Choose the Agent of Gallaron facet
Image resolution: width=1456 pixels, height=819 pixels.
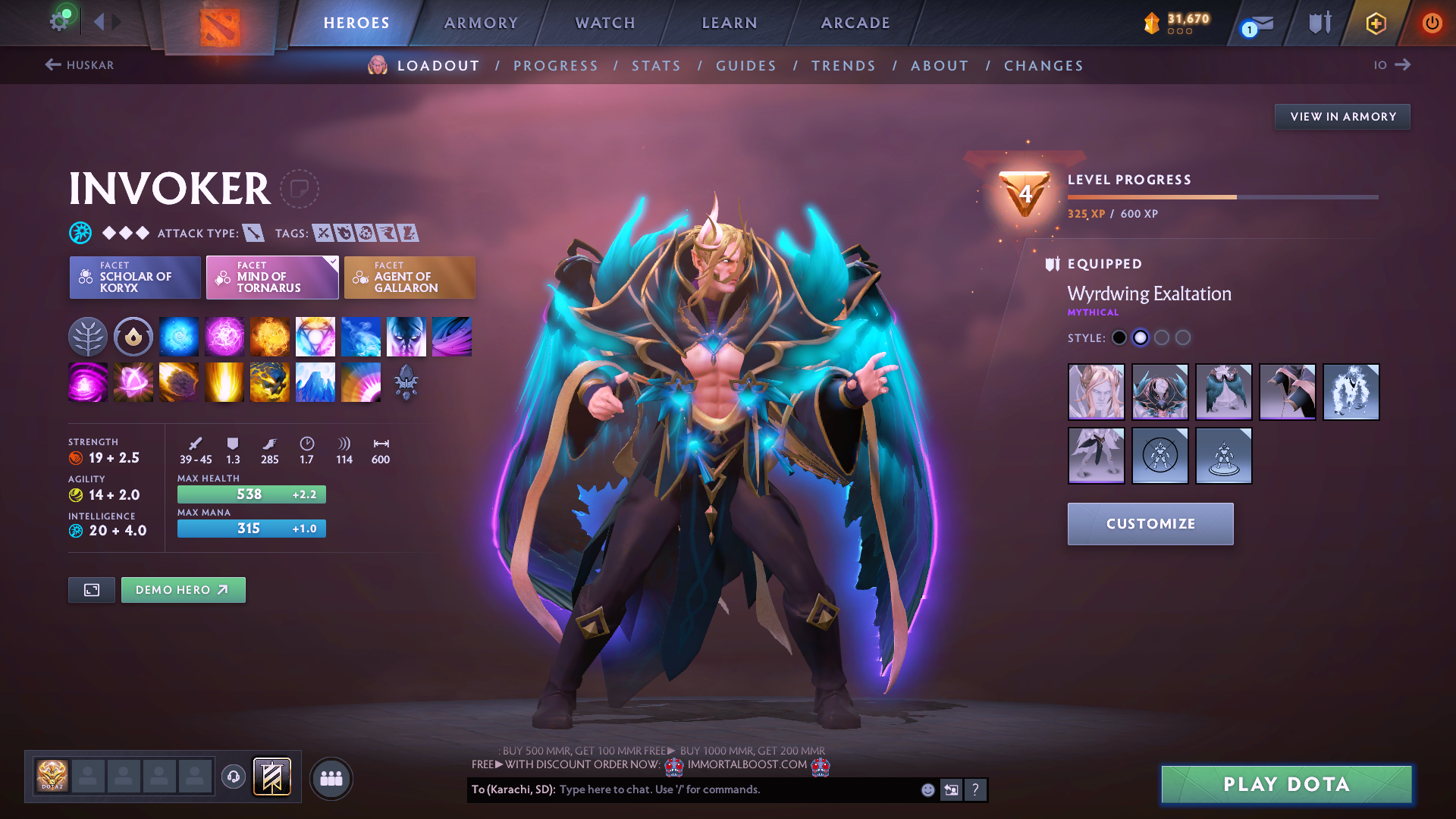(x=409, y=278)
